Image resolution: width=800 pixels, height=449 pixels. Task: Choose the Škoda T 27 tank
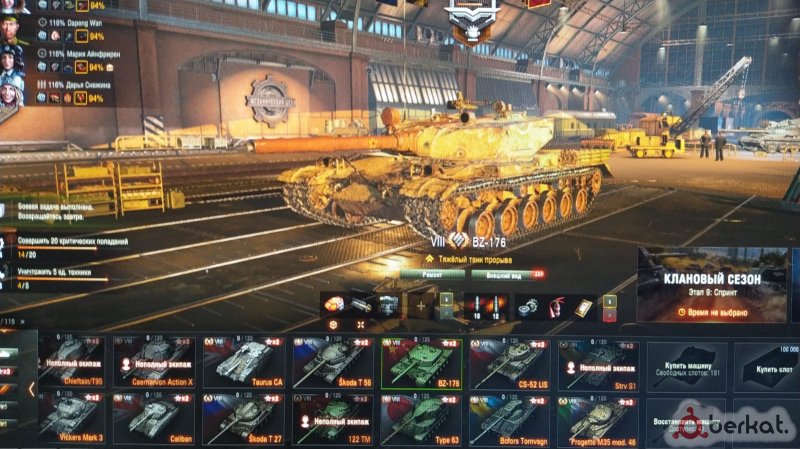click(244, 417)
